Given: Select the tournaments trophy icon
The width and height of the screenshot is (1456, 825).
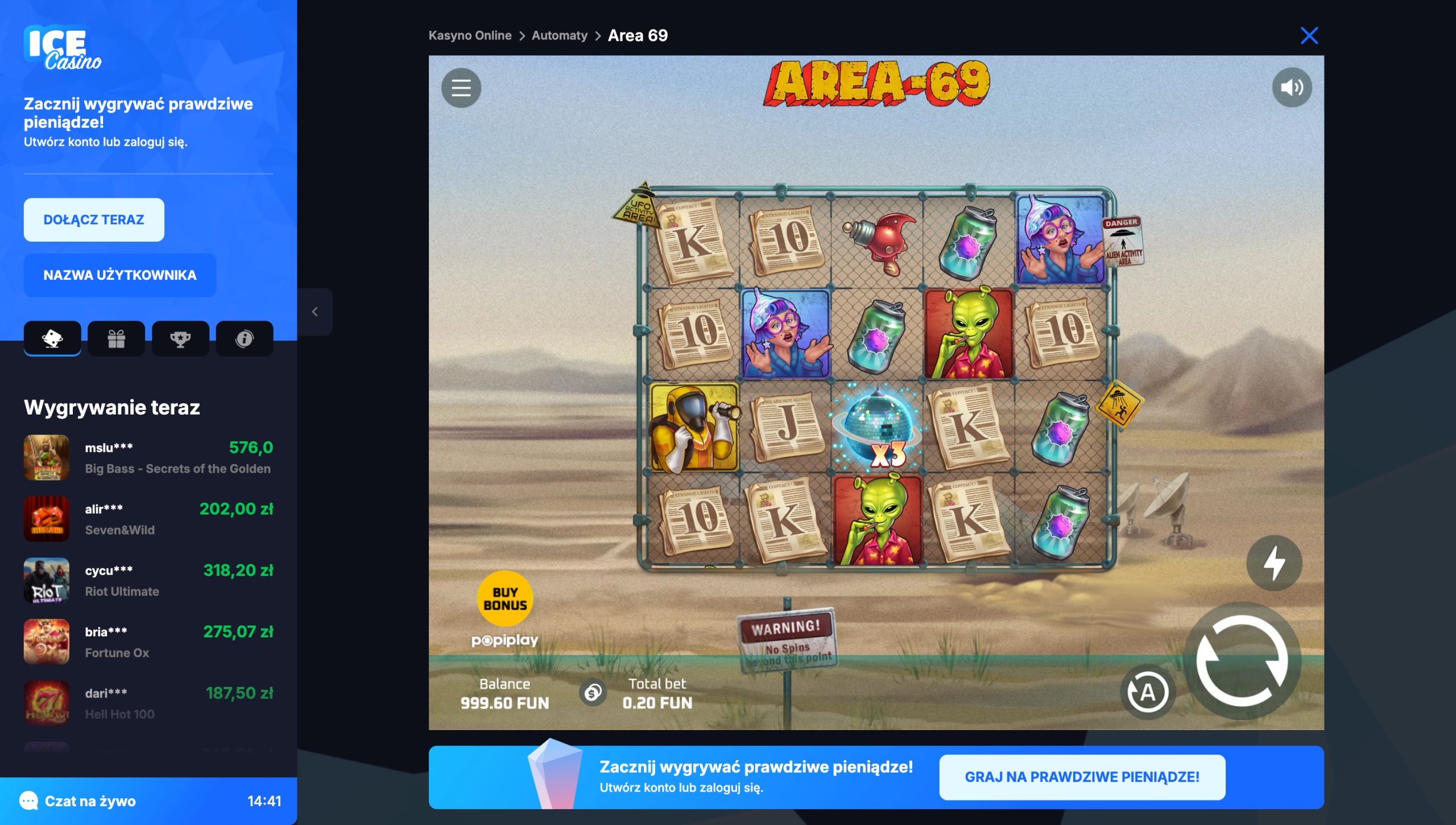Looking at the screenshot, I should (x=180, y=338).
